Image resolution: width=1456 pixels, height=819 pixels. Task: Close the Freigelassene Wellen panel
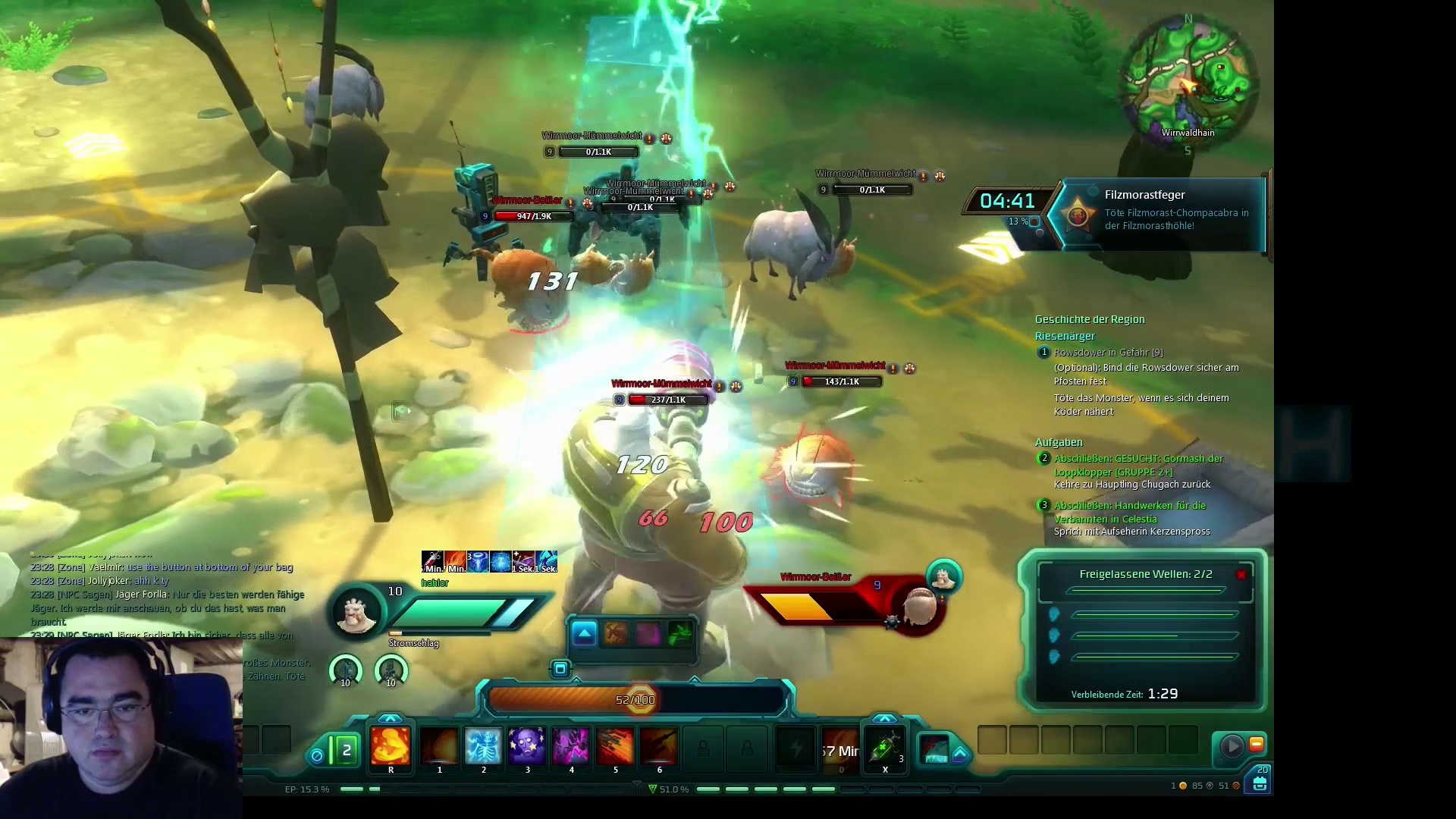pos(1241,575)
